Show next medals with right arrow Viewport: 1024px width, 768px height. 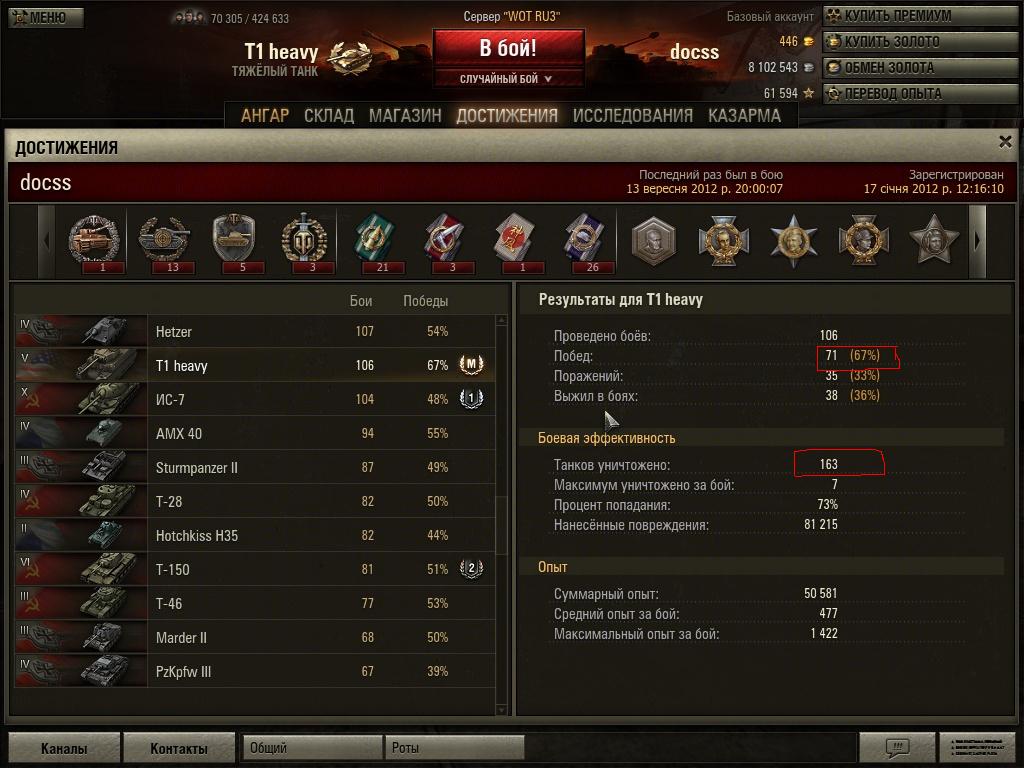click(x=978, y=241)
